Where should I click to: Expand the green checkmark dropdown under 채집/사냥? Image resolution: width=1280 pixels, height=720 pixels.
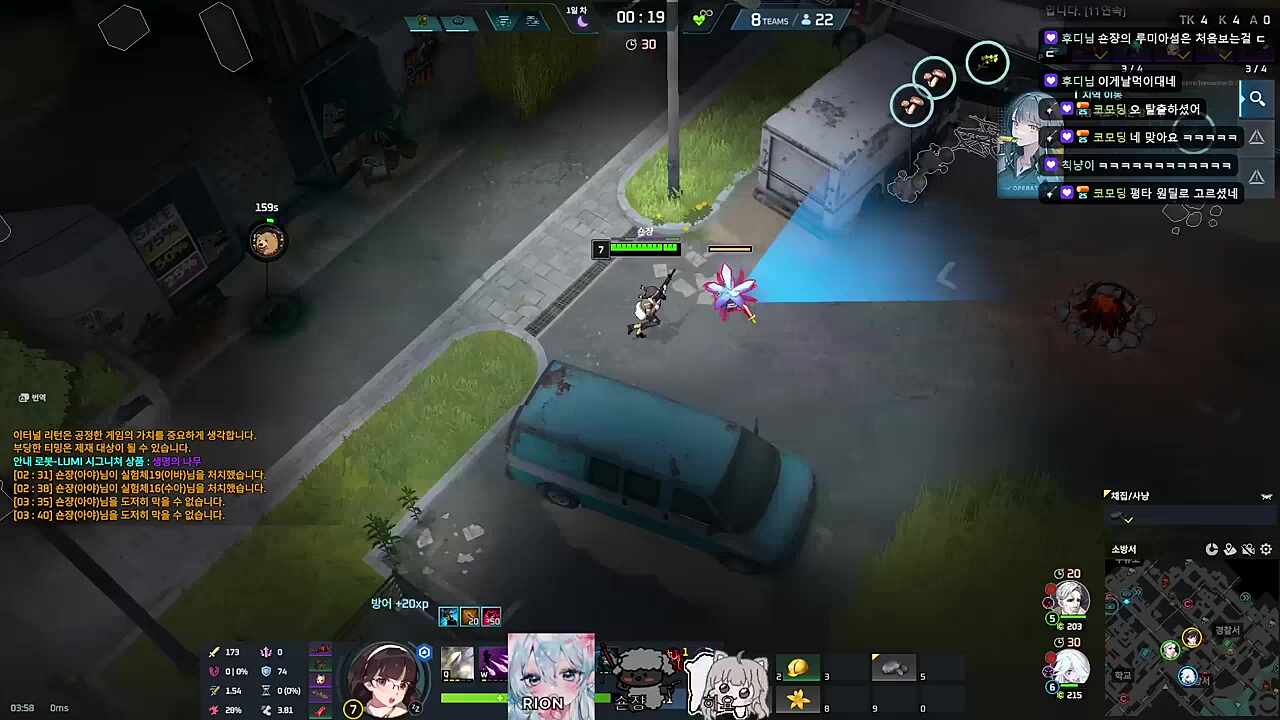point(1128,520)
